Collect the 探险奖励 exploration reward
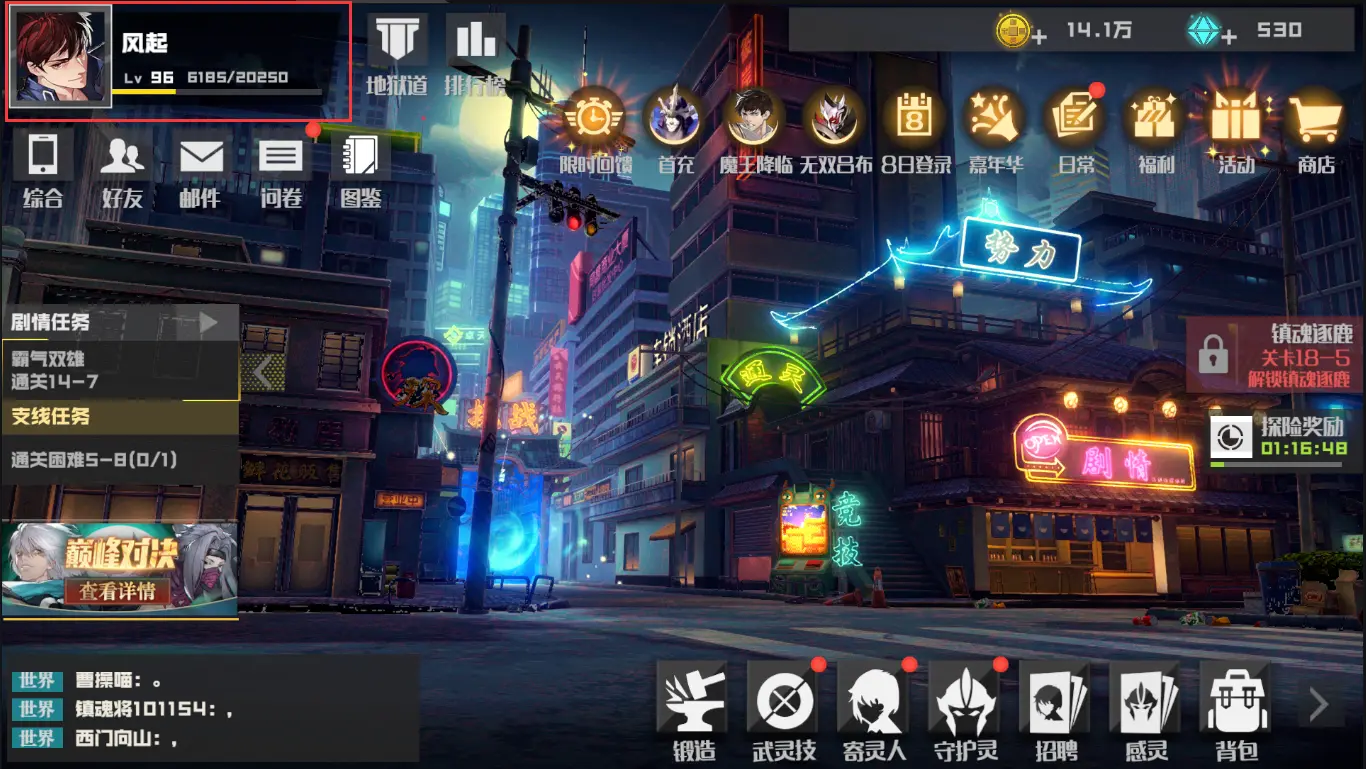Viewport: 1366px width, 769px height. pyautogui.click(x=1277, y=438)
